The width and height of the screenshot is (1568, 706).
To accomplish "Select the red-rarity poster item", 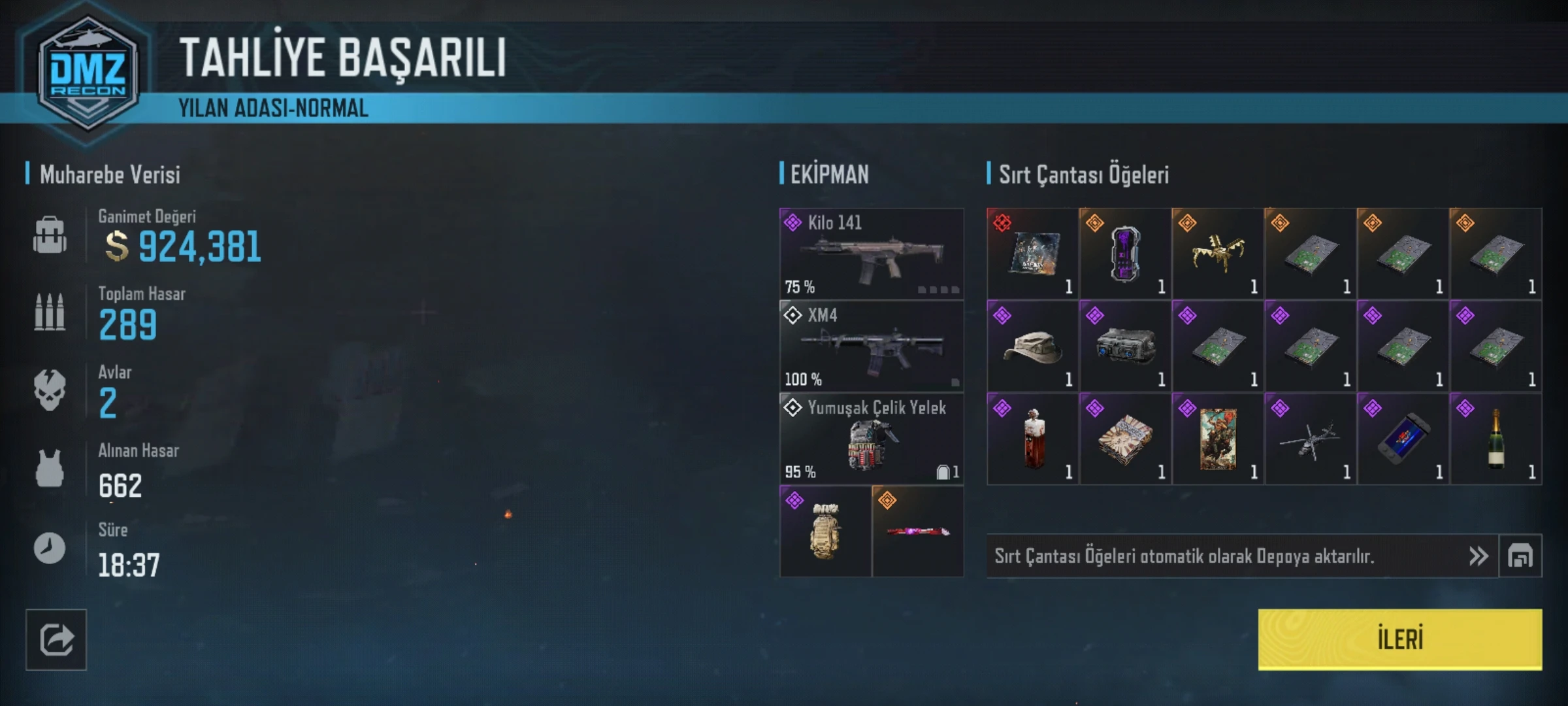I will (x=1032, y=254).
